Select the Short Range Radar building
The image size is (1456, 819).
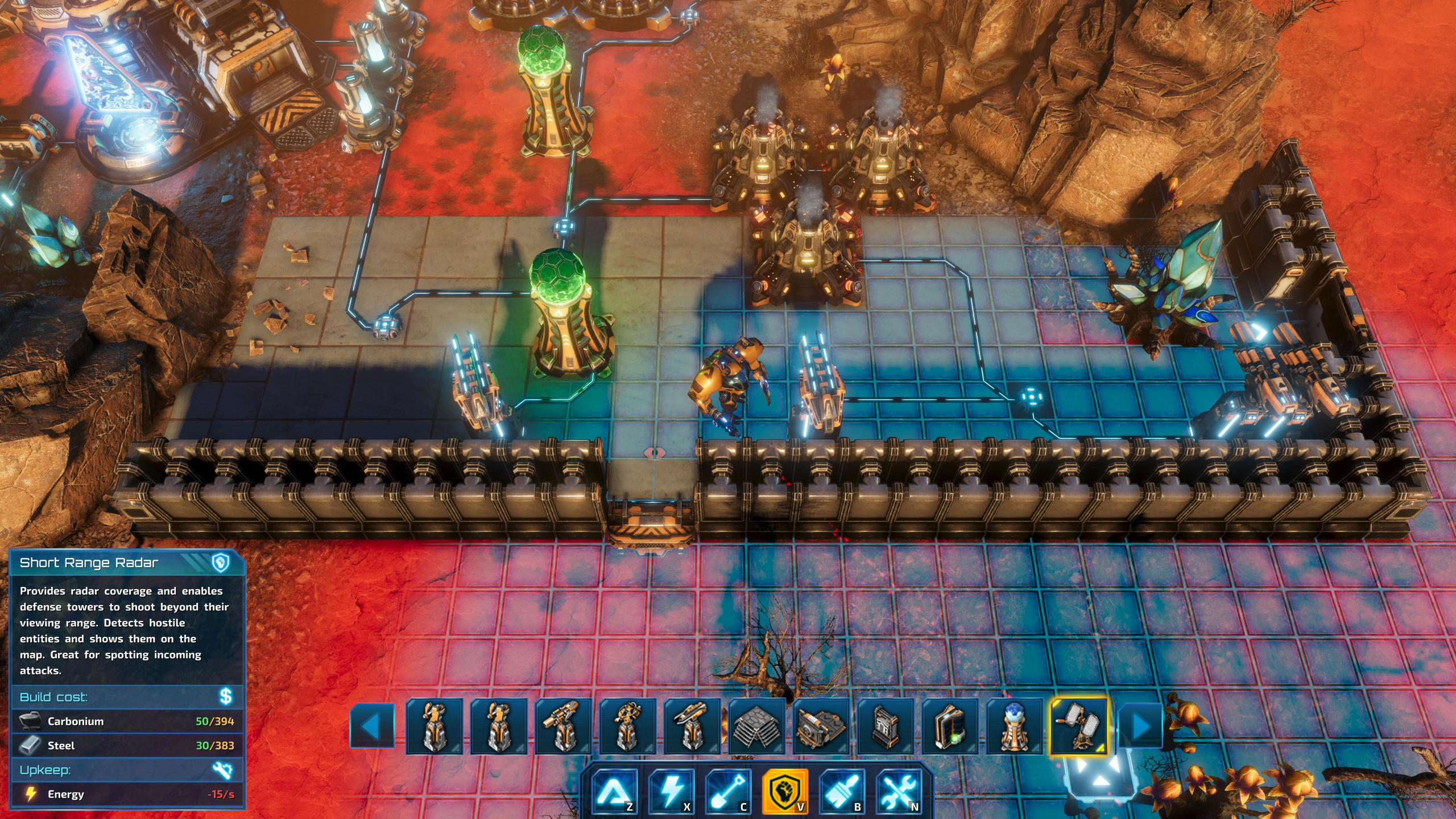coord(1078,726)
